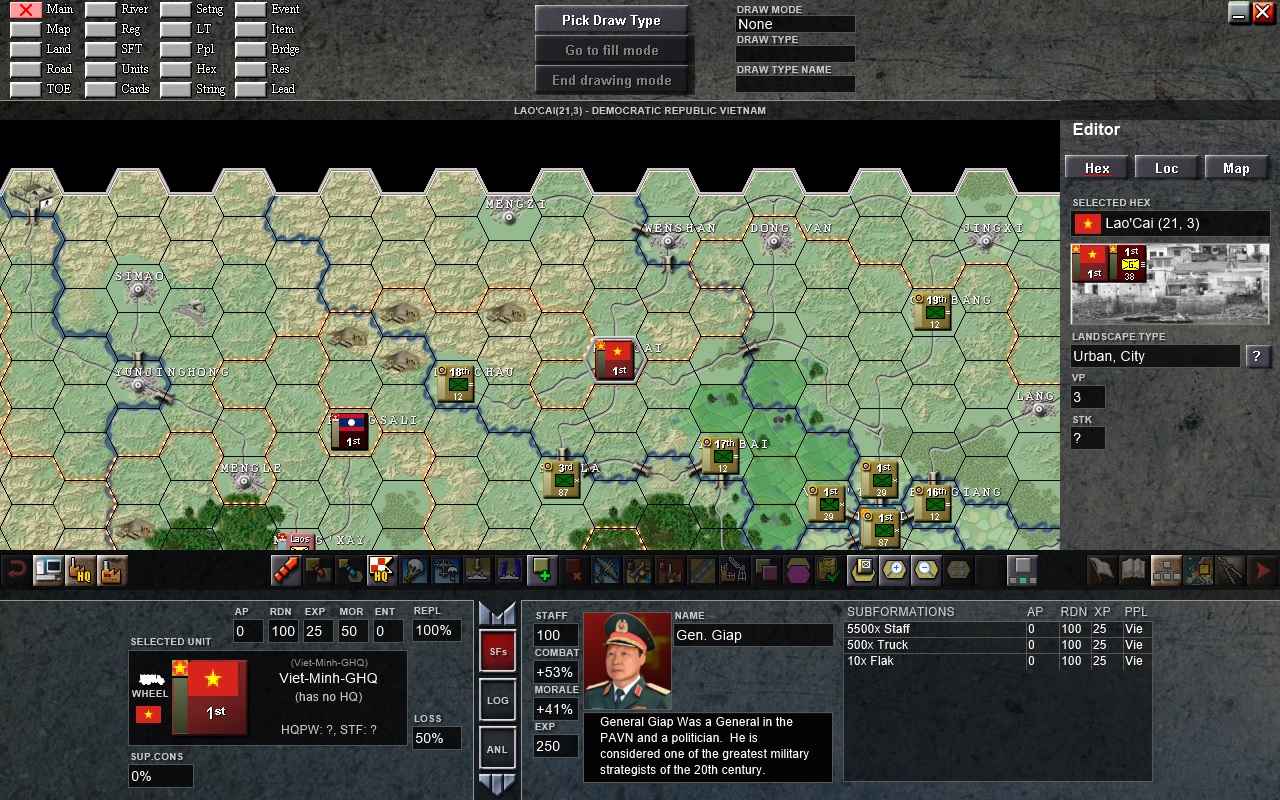1280x800 pixels.
Task: Open the DRAW TYPE NAME field
Action: click(795, 83)
